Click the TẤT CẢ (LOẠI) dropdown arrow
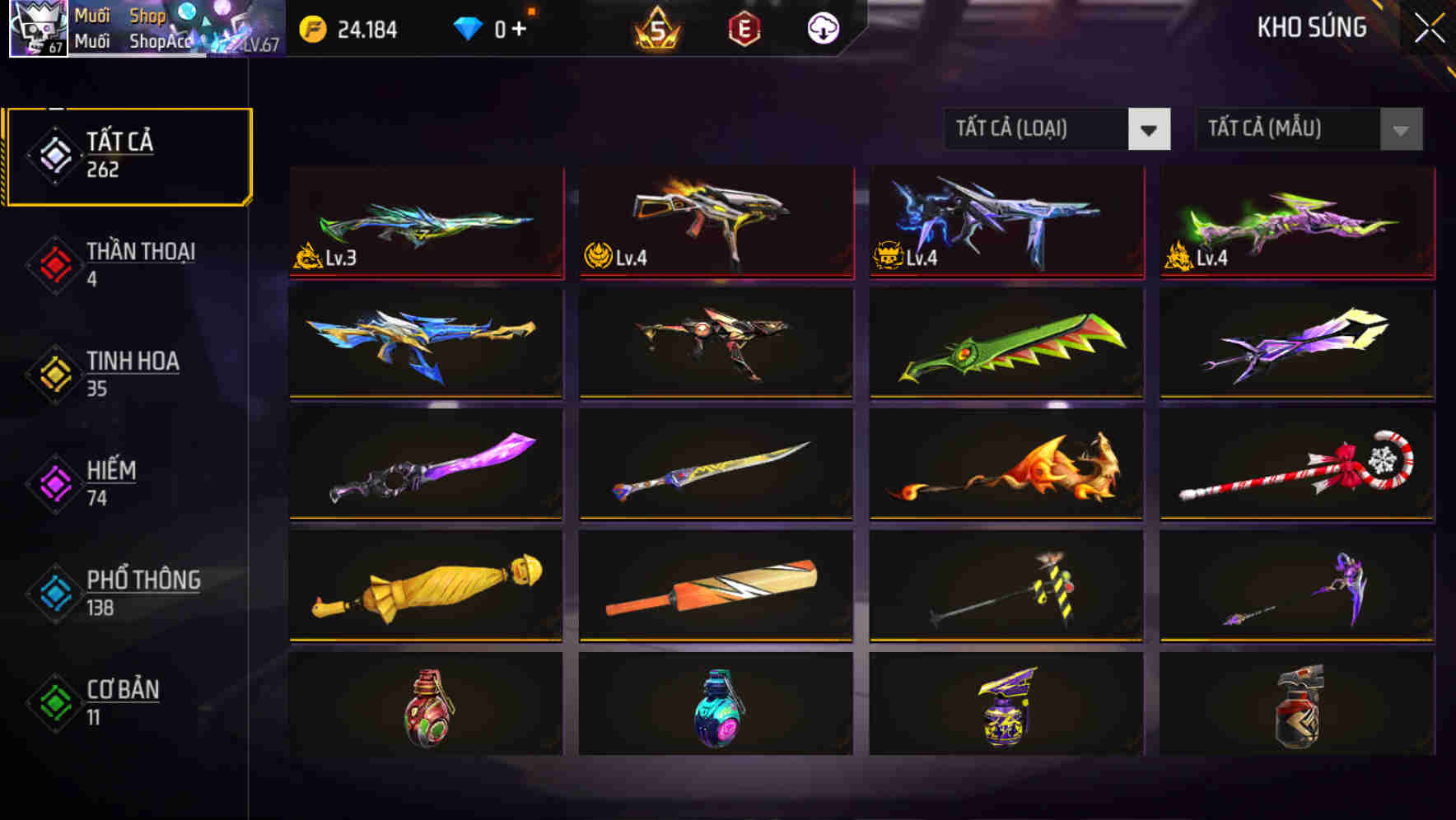This screenshot has height=820, width=1456. pyautogui.click(x=1150, y=129)
